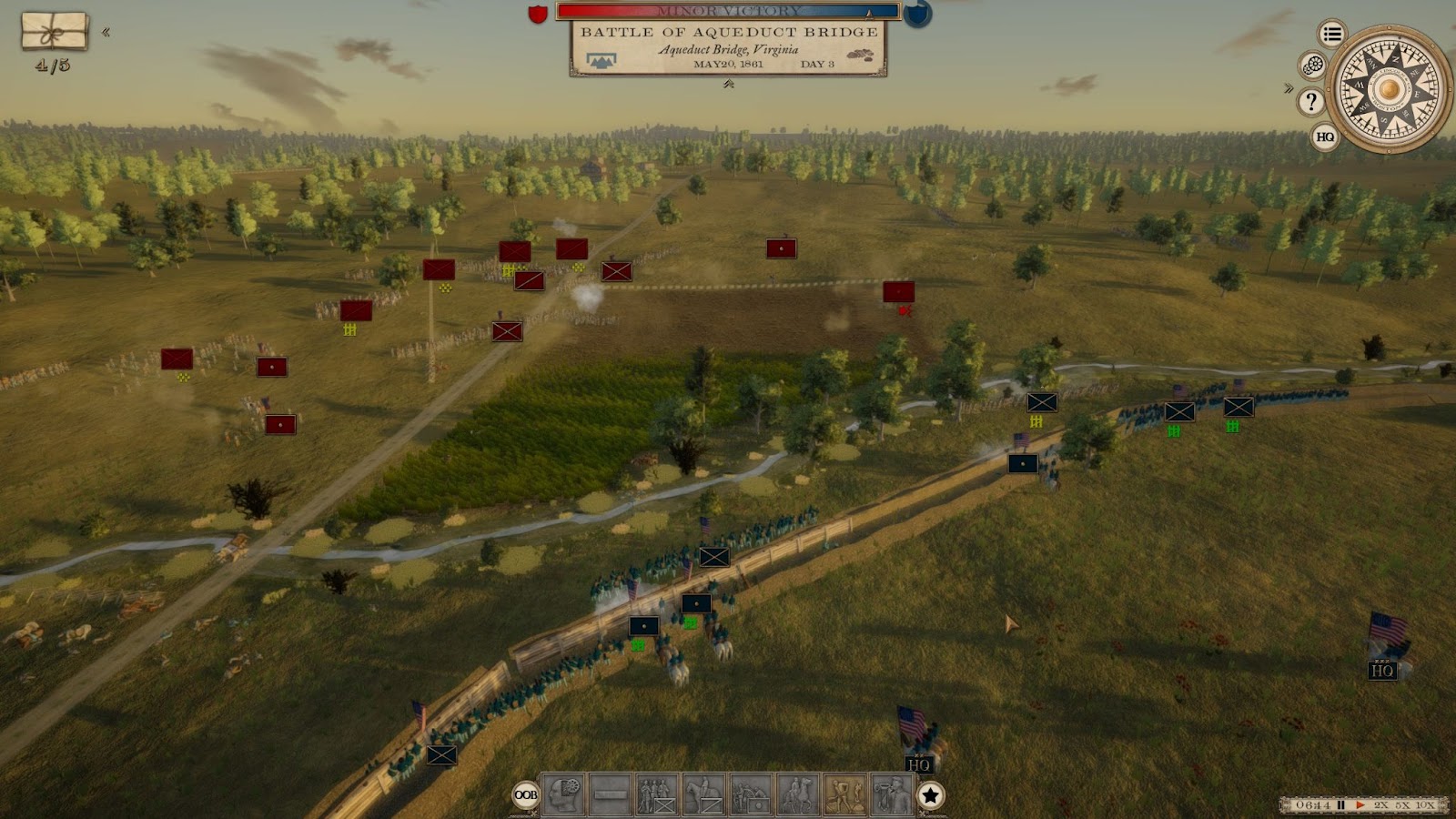1456x819 pixels.
Task: Open the OOB order of battle
Action: click(x=525, y=795)
